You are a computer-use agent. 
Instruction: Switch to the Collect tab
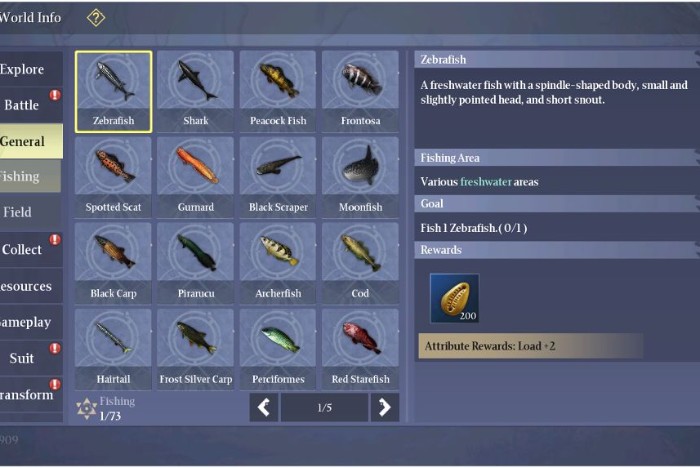click(26, 249)
